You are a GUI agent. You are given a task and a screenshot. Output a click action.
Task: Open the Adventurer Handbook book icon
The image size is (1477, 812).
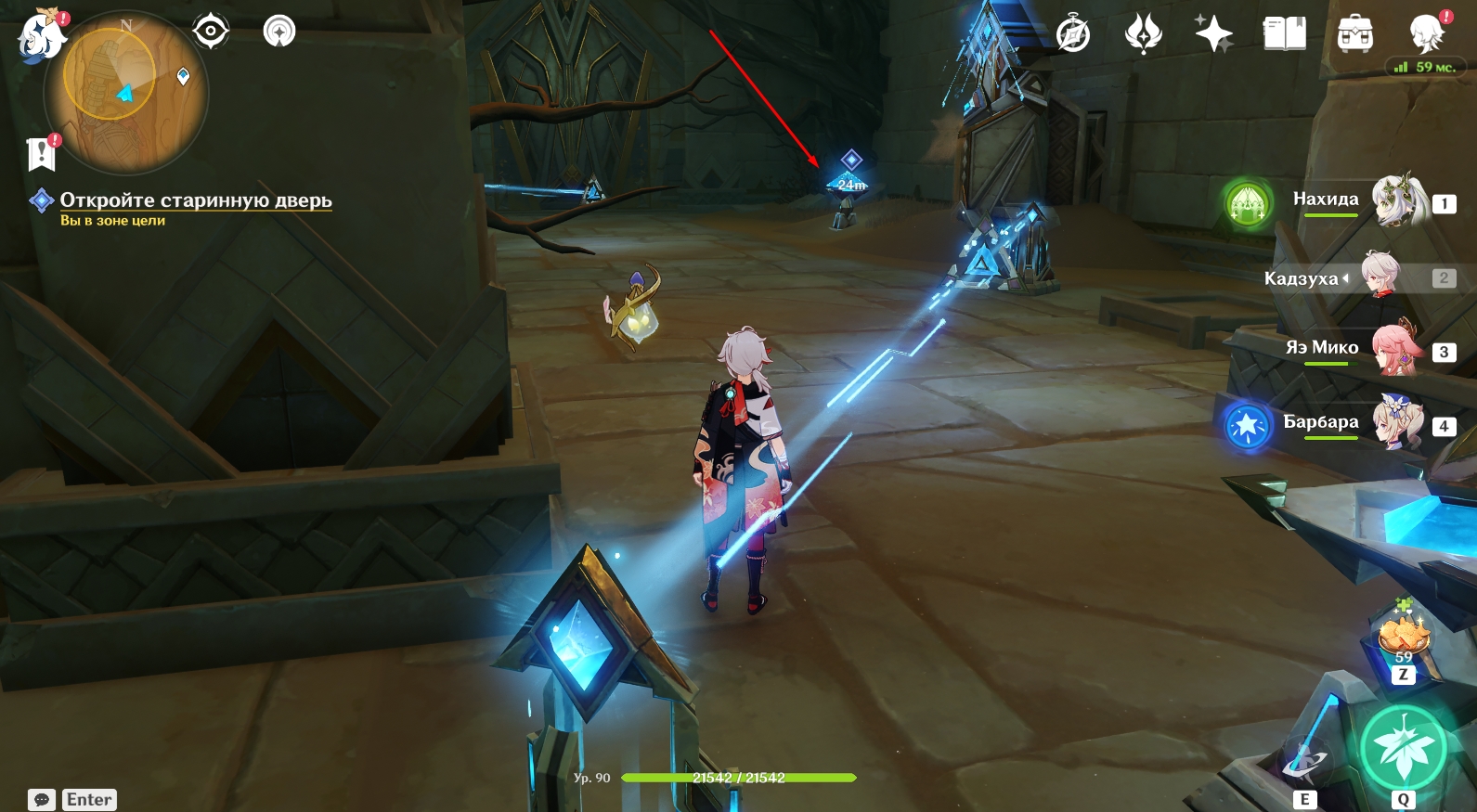pos(1285,35)
